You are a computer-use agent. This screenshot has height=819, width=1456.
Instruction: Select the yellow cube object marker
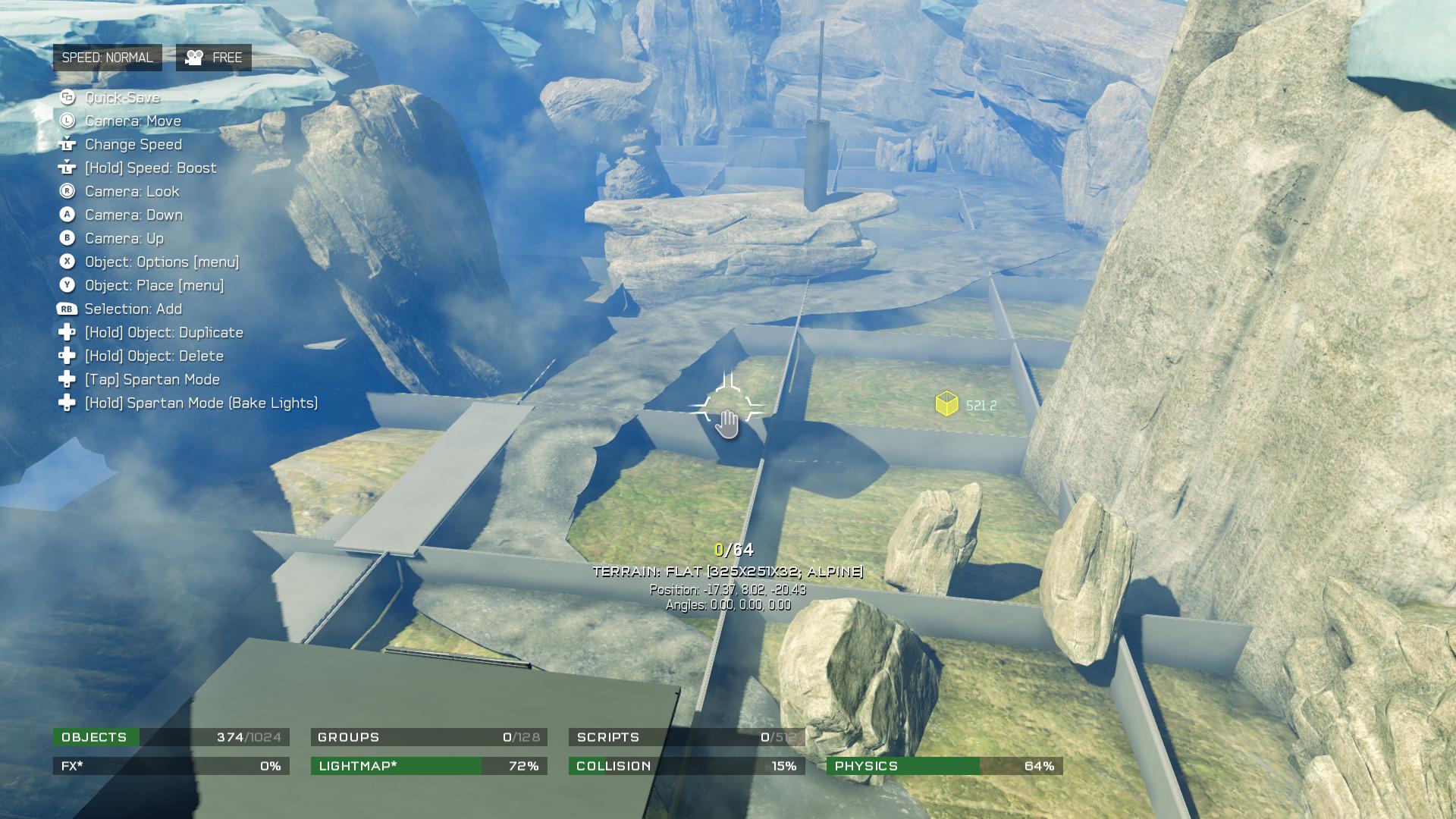946,403
